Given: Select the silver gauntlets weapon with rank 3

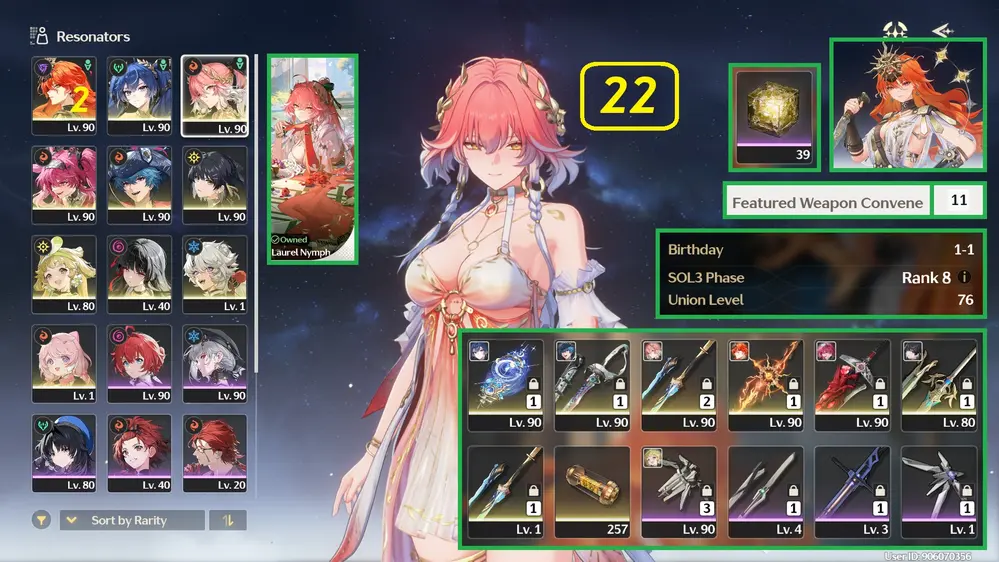Looking at the screenshot, I should pyautogui.click(x=679, y=491).
